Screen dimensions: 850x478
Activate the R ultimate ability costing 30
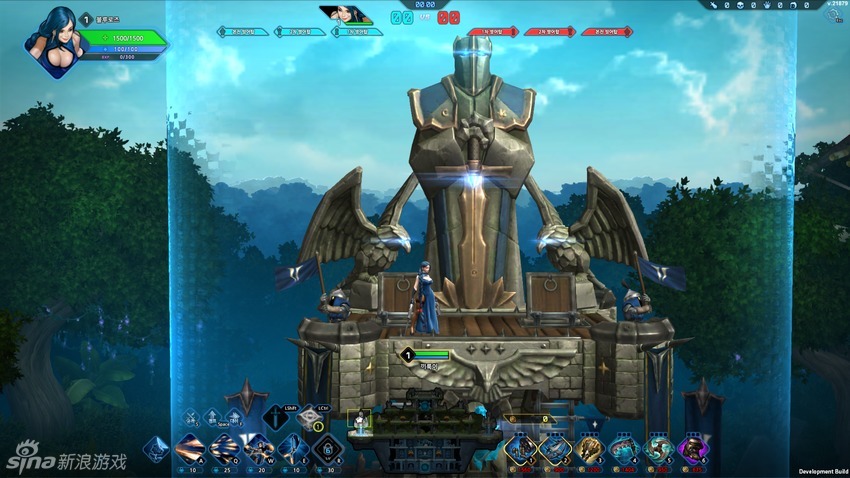327,449
